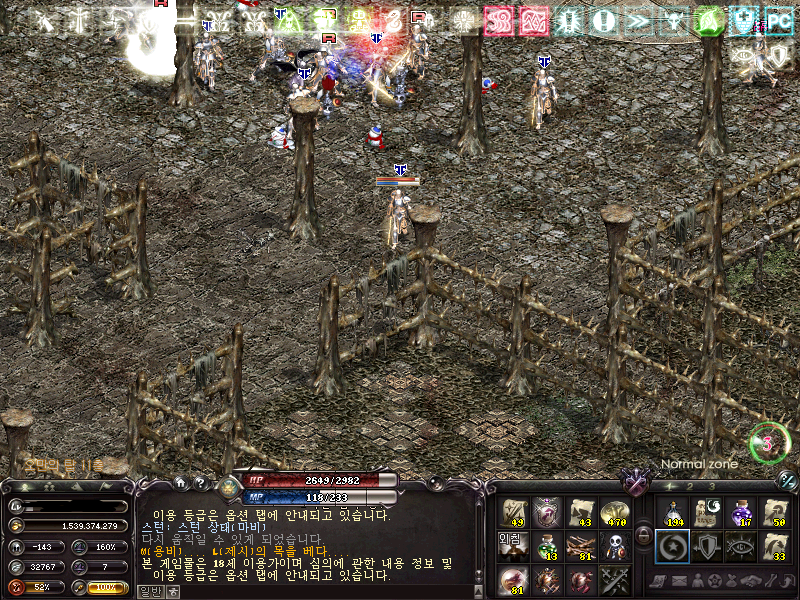Open the question mark help button
The image size is (800, 600).
point(200,482)
